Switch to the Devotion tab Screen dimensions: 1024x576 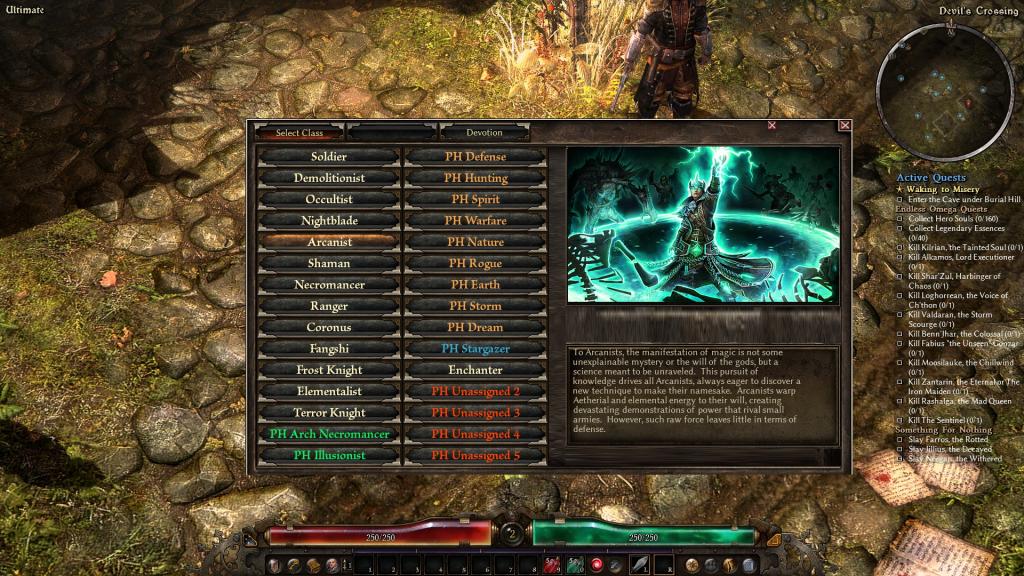tap(484, 132)
